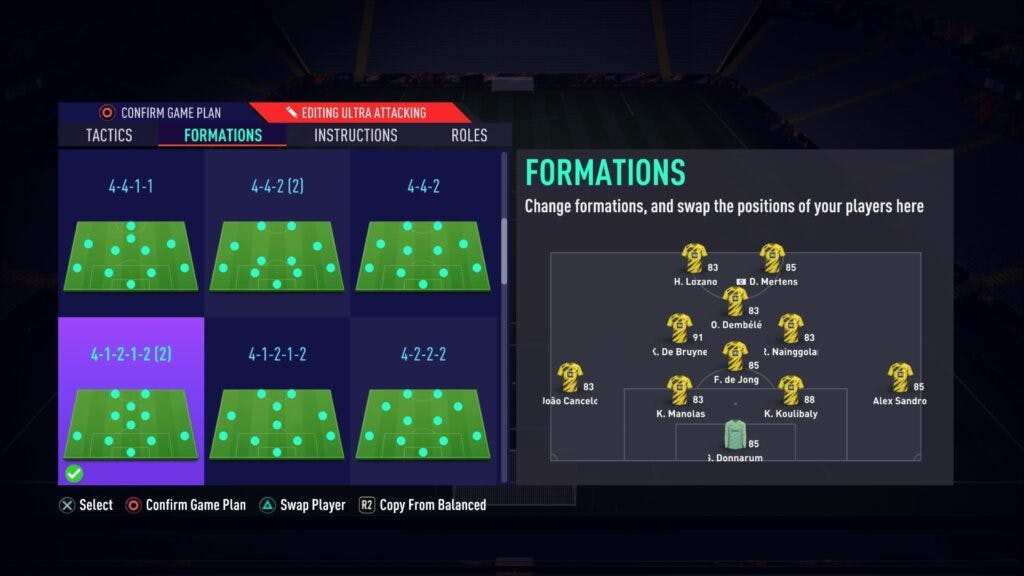Select the 4-4-1-1 formation tile
The image size is (1024, 576).
[x=131, y=234]
